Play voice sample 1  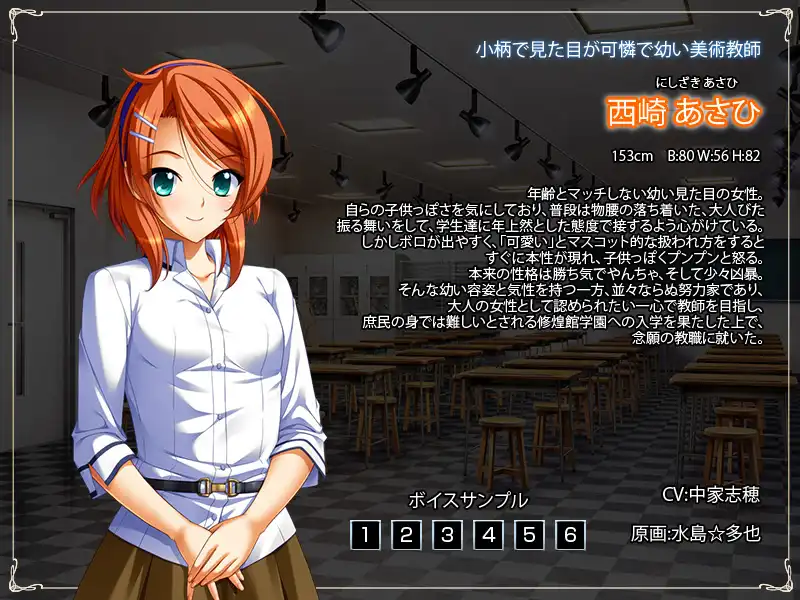[365, 535]
